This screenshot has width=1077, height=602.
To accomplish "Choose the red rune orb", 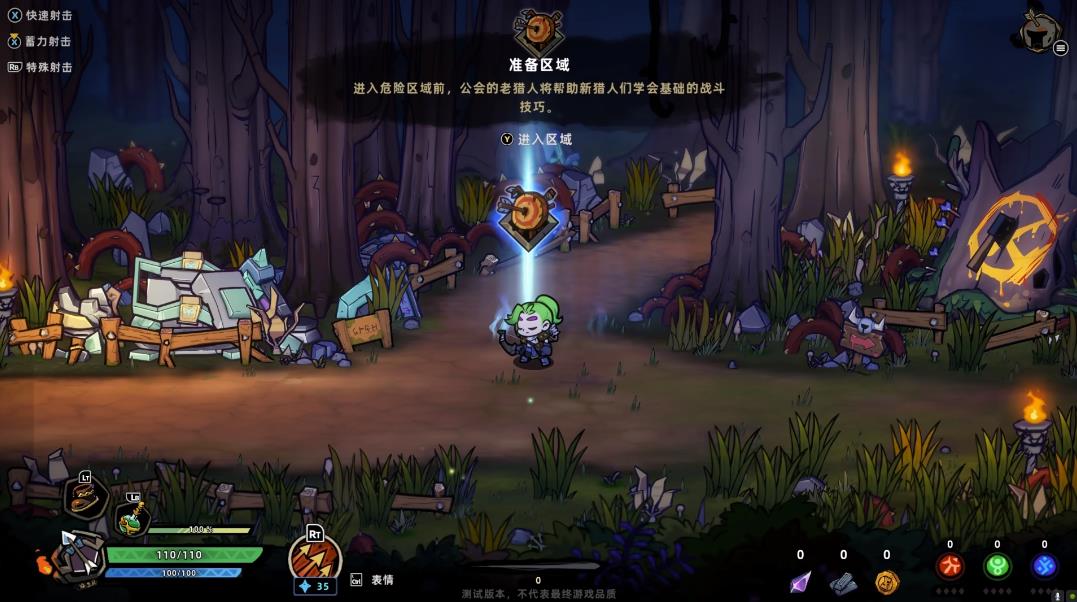I will click(x=949, y=567).
